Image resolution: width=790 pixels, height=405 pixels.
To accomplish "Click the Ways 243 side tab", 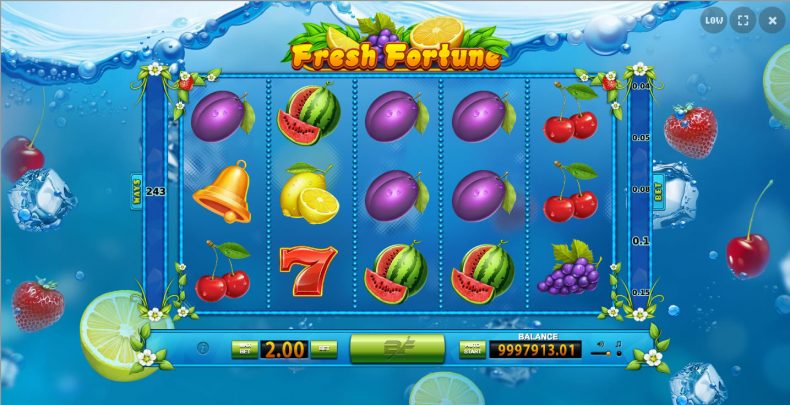I will coord(137,188).
